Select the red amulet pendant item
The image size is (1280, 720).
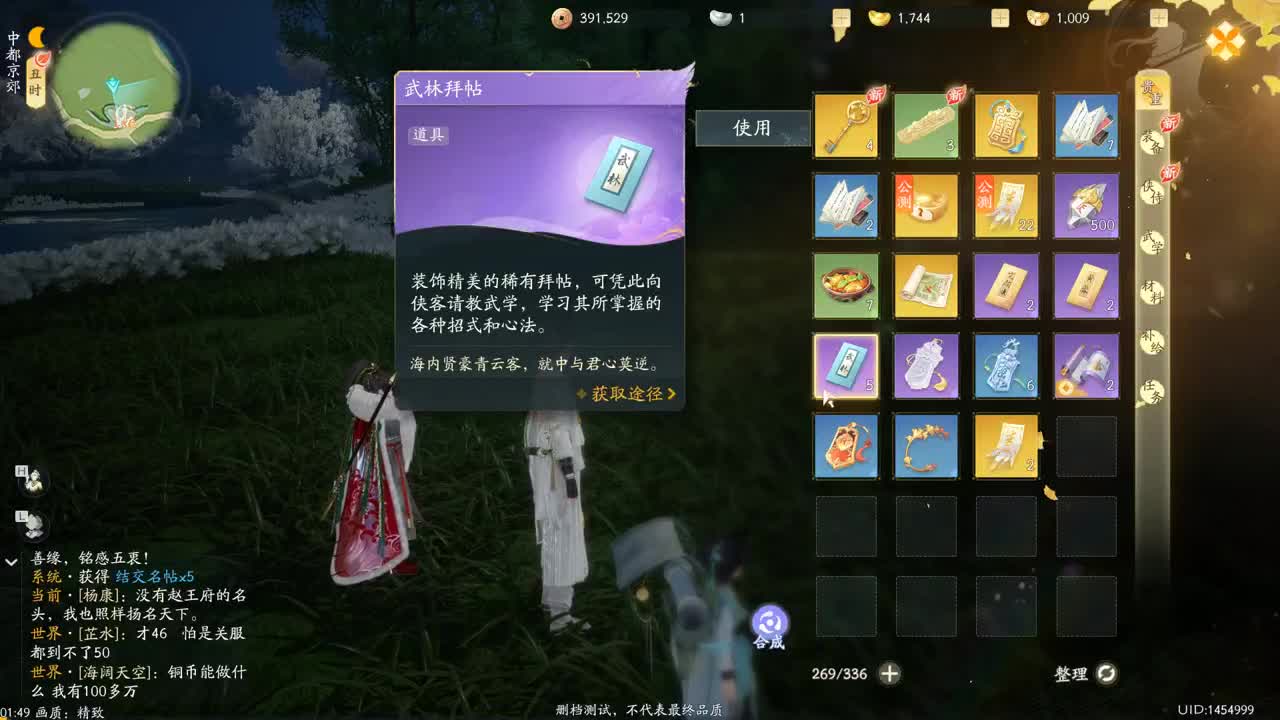845,447
